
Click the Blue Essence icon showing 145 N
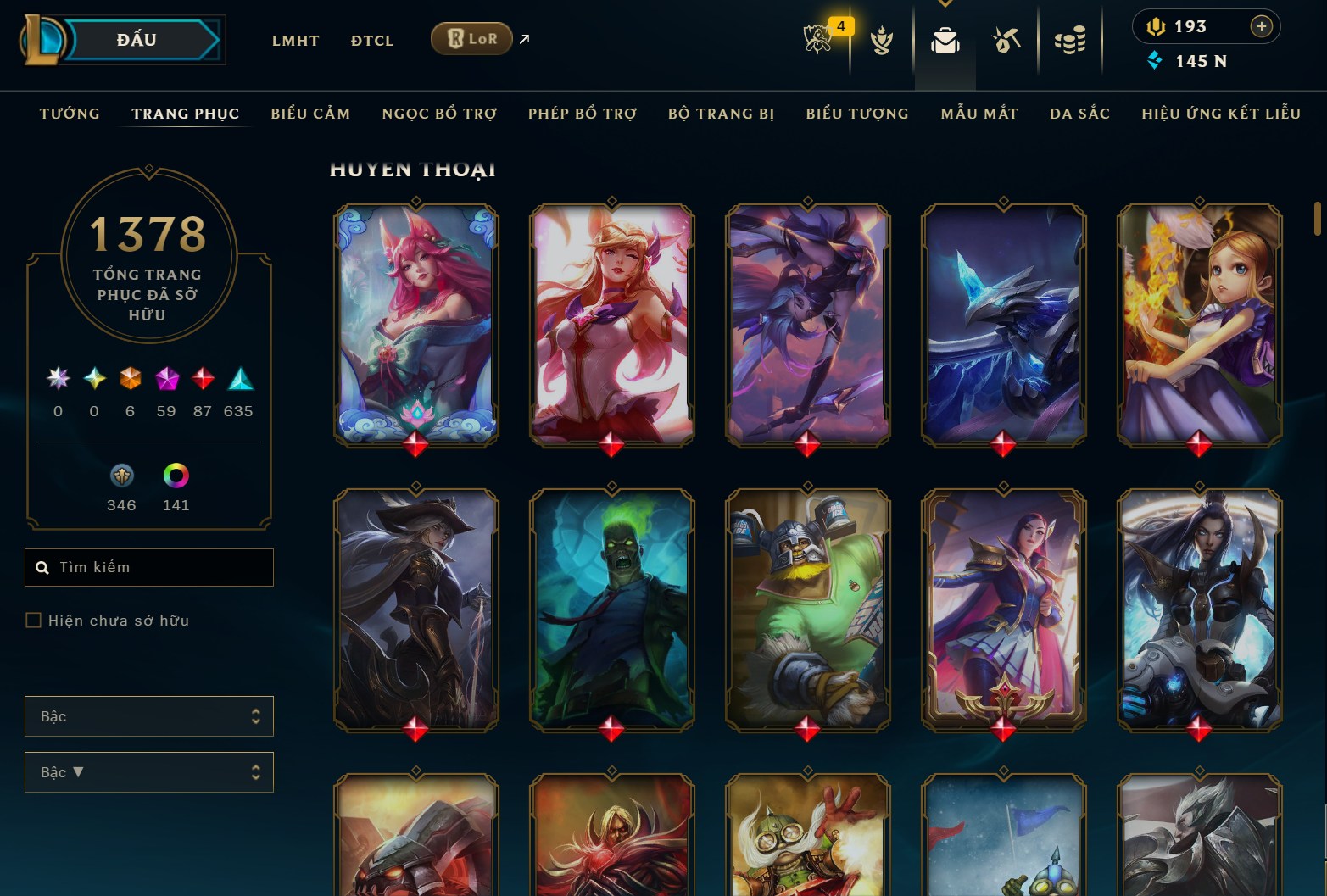pos(1156,60)
